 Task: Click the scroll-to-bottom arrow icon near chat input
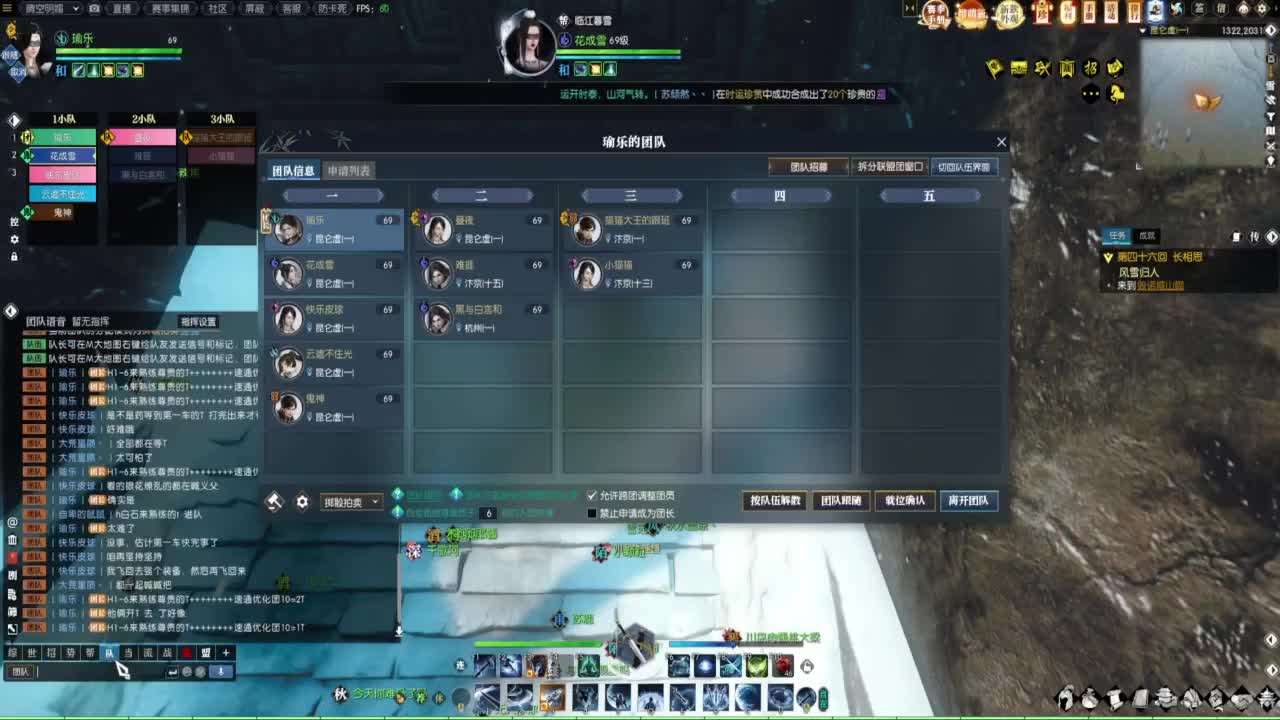click(220, 671)
